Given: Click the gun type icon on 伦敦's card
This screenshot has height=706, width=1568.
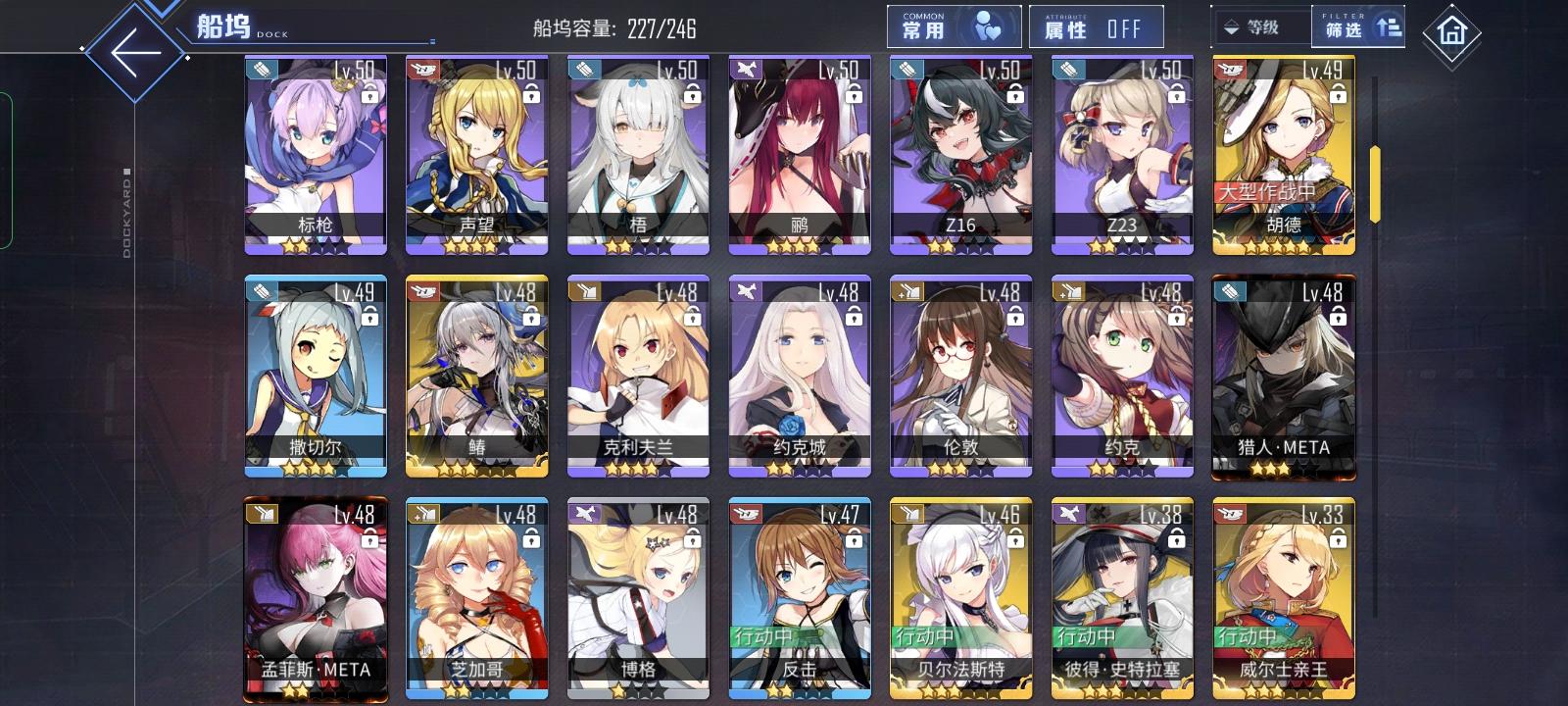Looking at the screenshot, I should tap(906, 291).
